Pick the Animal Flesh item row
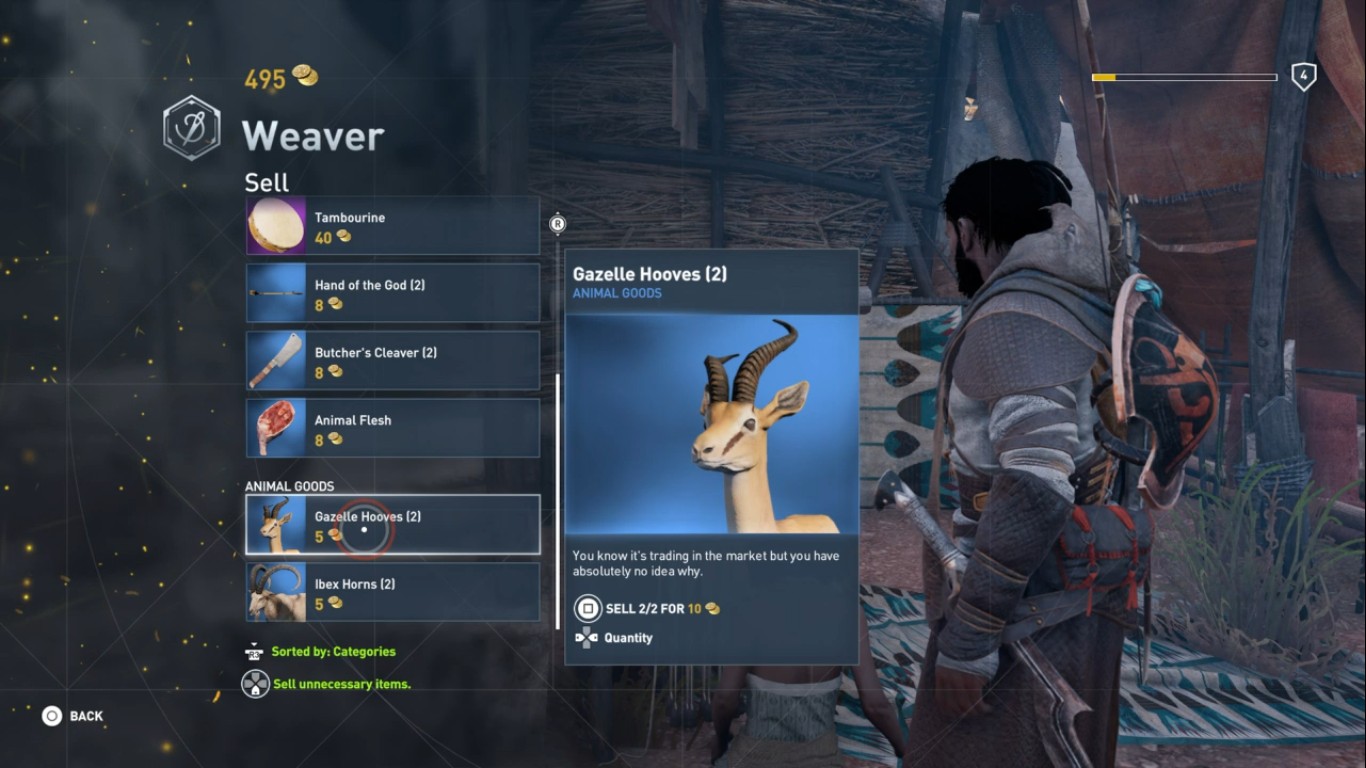 [x=392, y=428]
